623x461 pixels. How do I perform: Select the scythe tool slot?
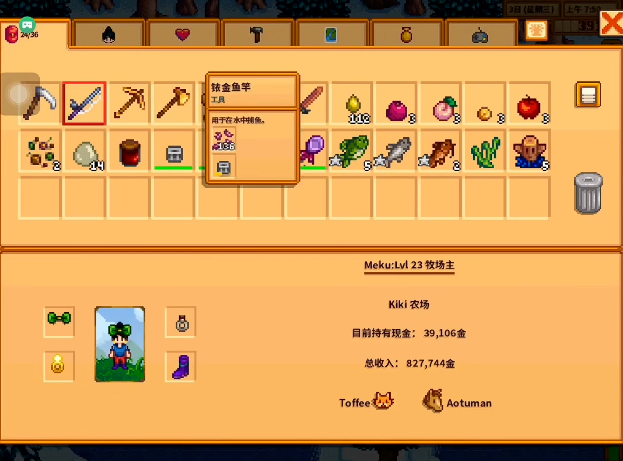[x=41, y=104]
